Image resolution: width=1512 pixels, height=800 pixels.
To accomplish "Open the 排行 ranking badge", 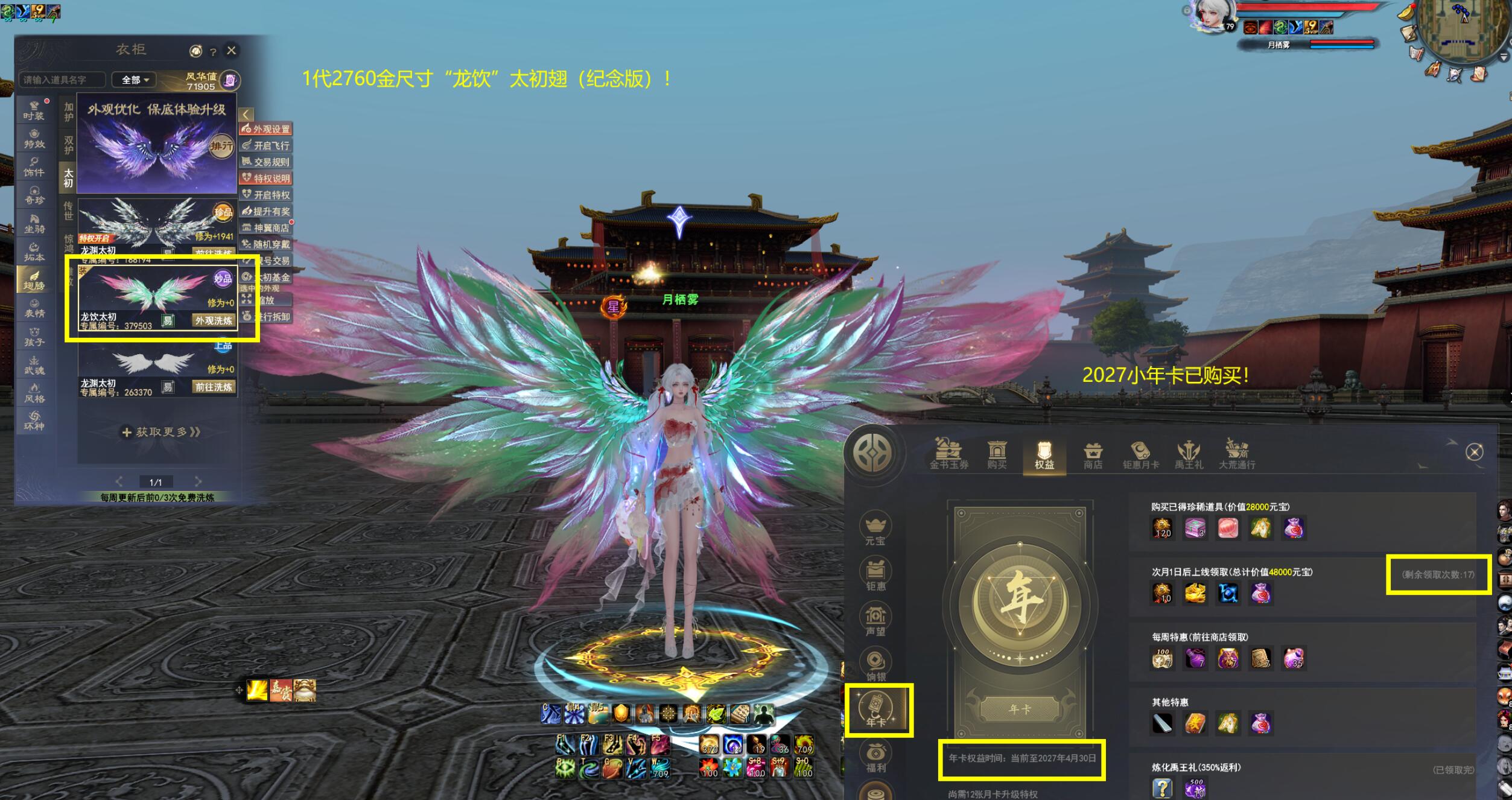I will (x=221, y=146).
